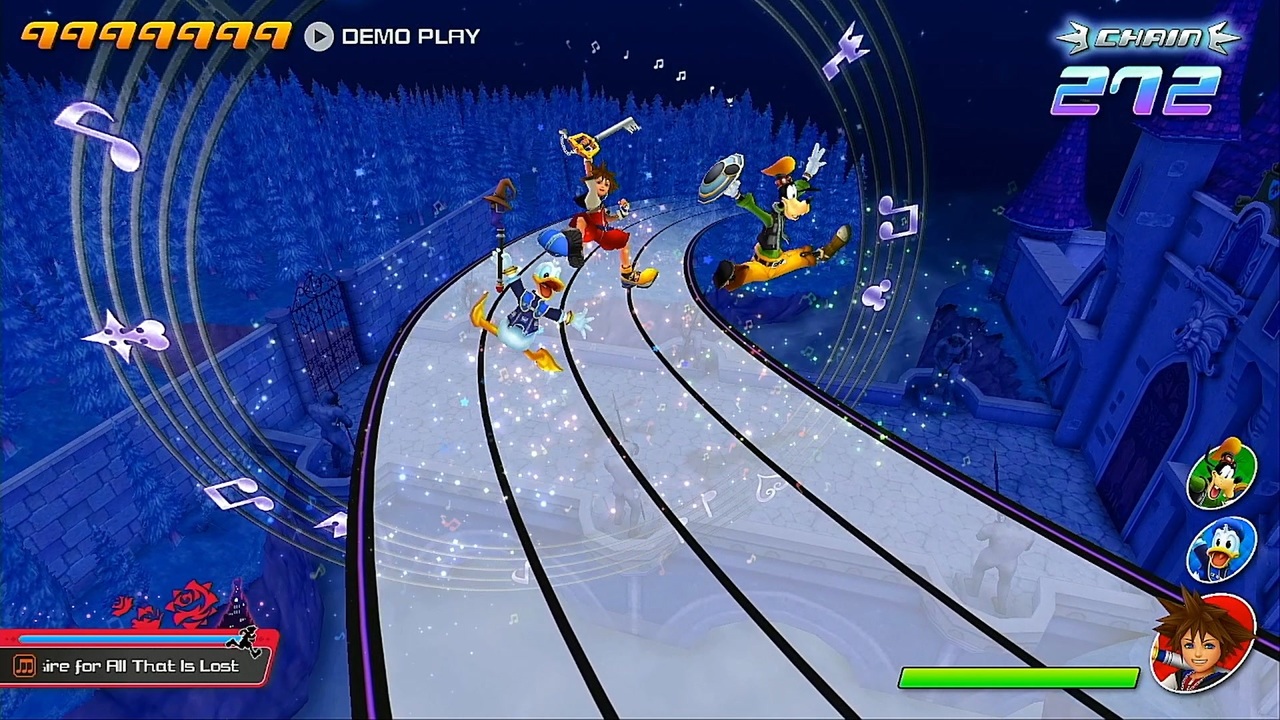Expand the song title banner reading 'ire for All That Is Lost'
Viewport: 1280px width, 720px height.
pyautogui.click(x=135, y=665)
